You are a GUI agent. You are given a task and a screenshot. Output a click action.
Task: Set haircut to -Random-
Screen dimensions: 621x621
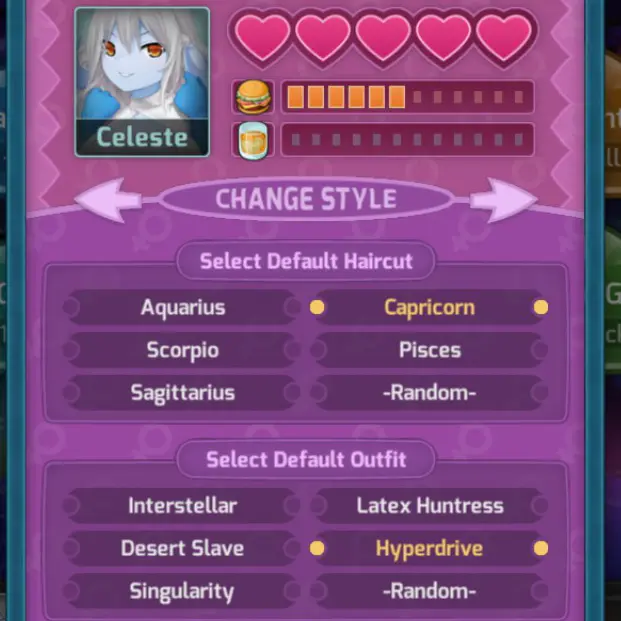coord(429,393)
